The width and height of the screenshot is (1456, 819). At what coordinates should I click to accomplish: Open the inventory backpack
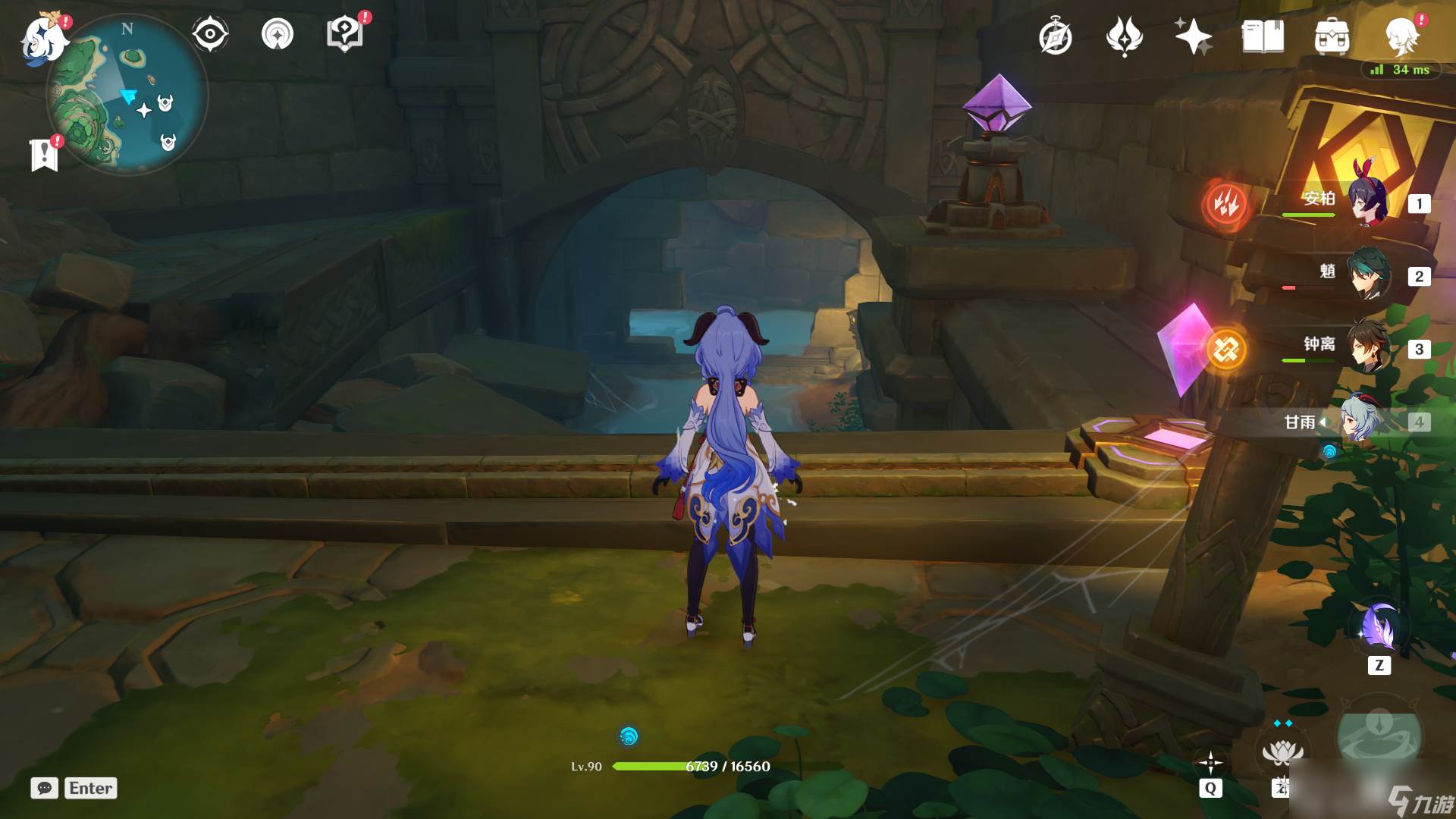click(1332, 36)
